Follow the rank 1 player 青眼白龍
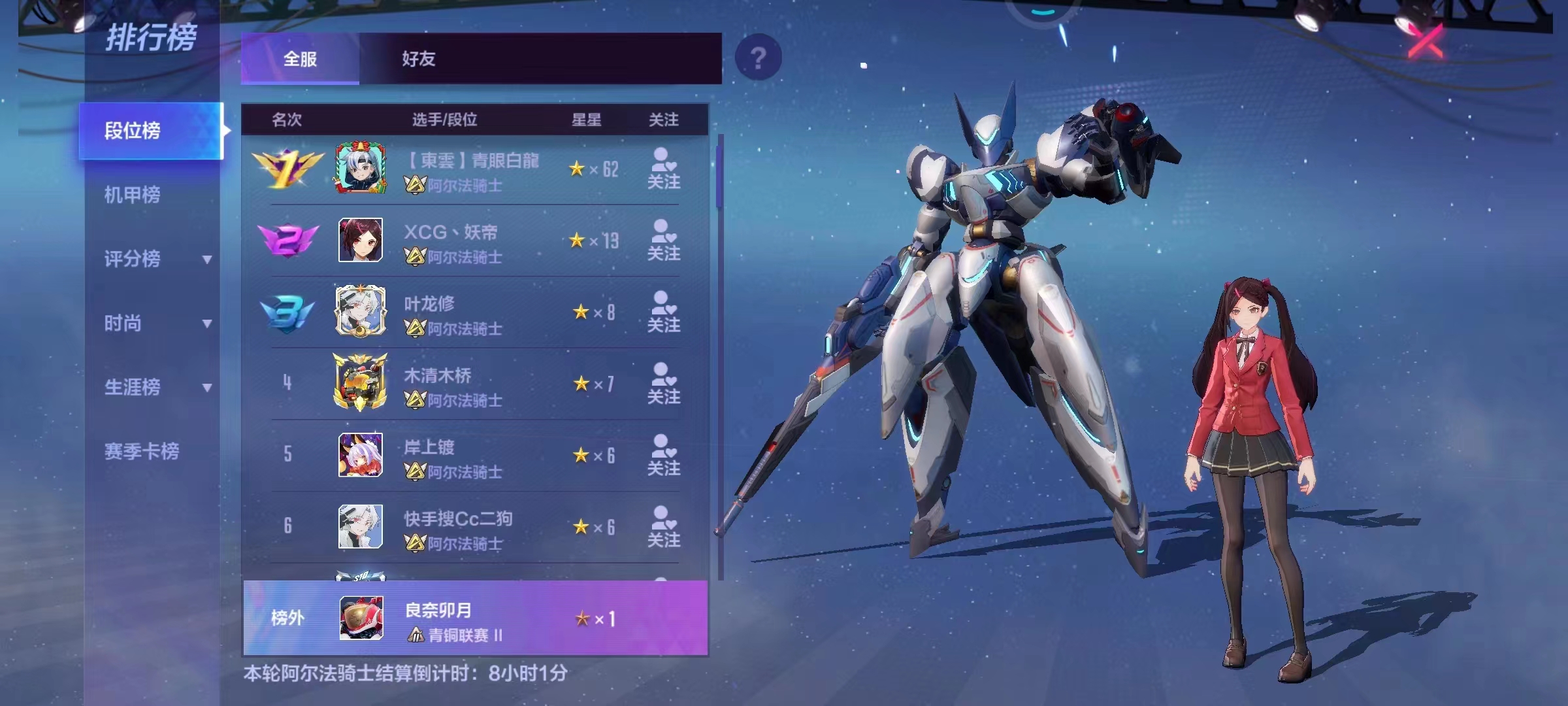 pyautogui.click(x=663, y=169)
